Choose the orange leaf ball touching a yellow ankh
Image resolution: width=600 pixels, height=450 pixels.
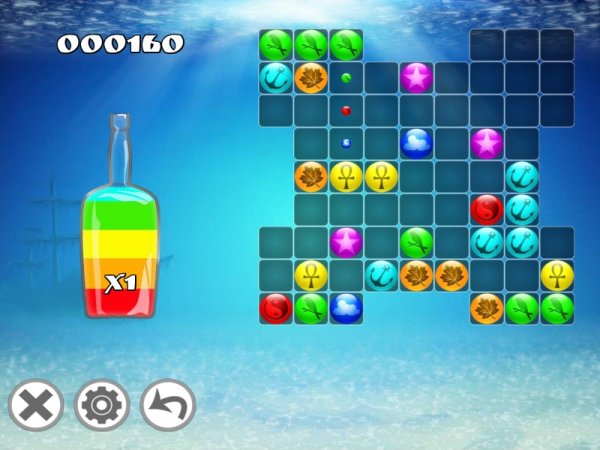(311, 177)
